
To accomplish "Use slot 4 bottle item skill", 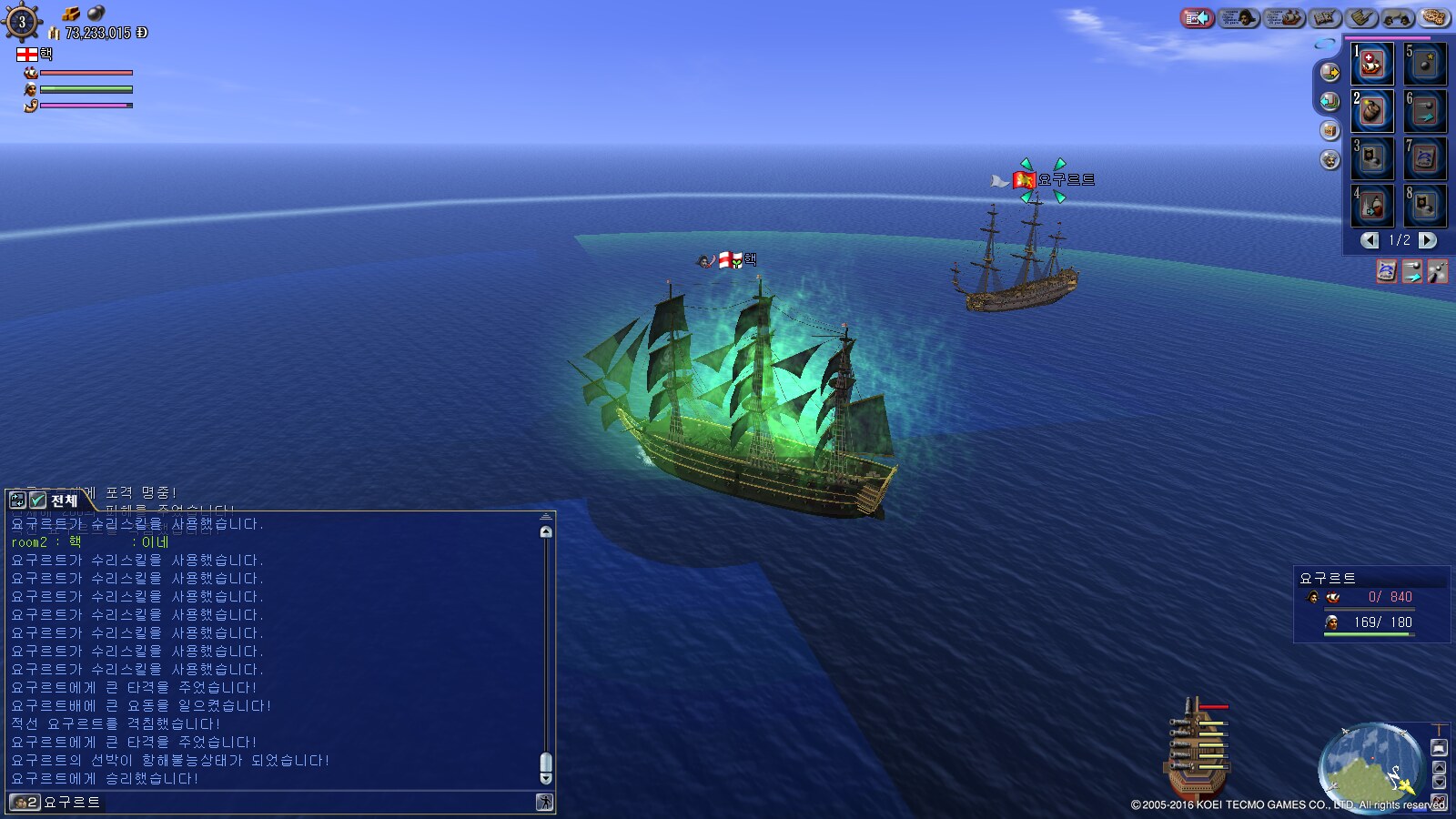I will 1371,206.
